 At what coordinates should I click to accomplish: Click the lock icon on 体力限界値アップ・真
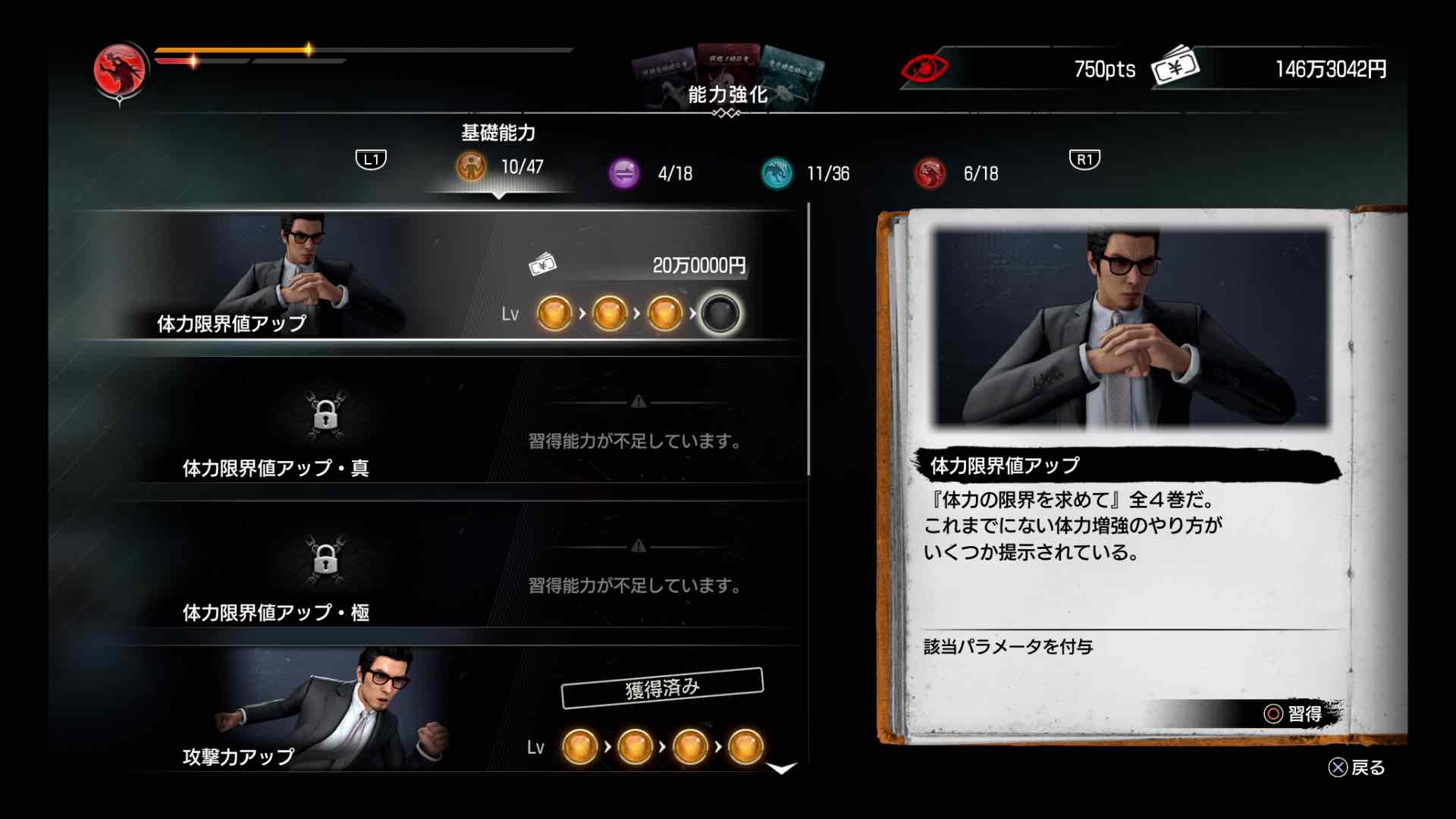tap(326, 417)
